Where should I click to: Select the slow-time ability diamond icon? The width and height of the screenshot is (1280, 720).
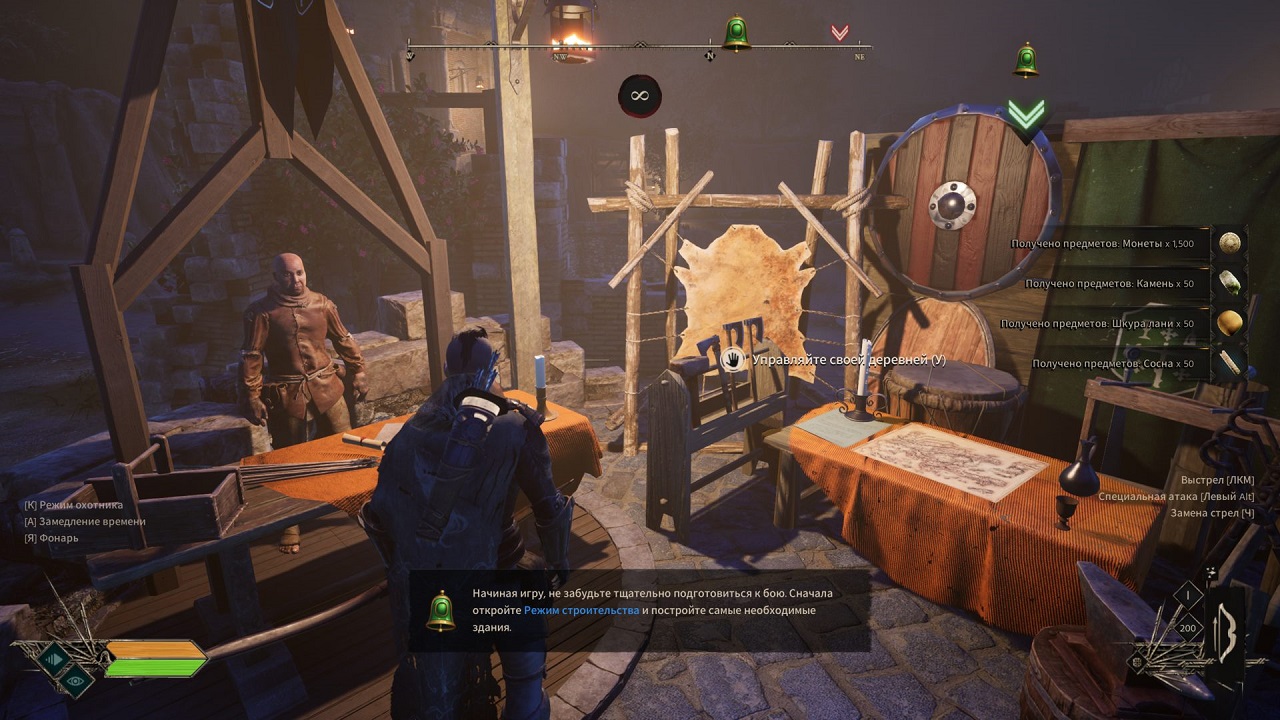(53, 656)
